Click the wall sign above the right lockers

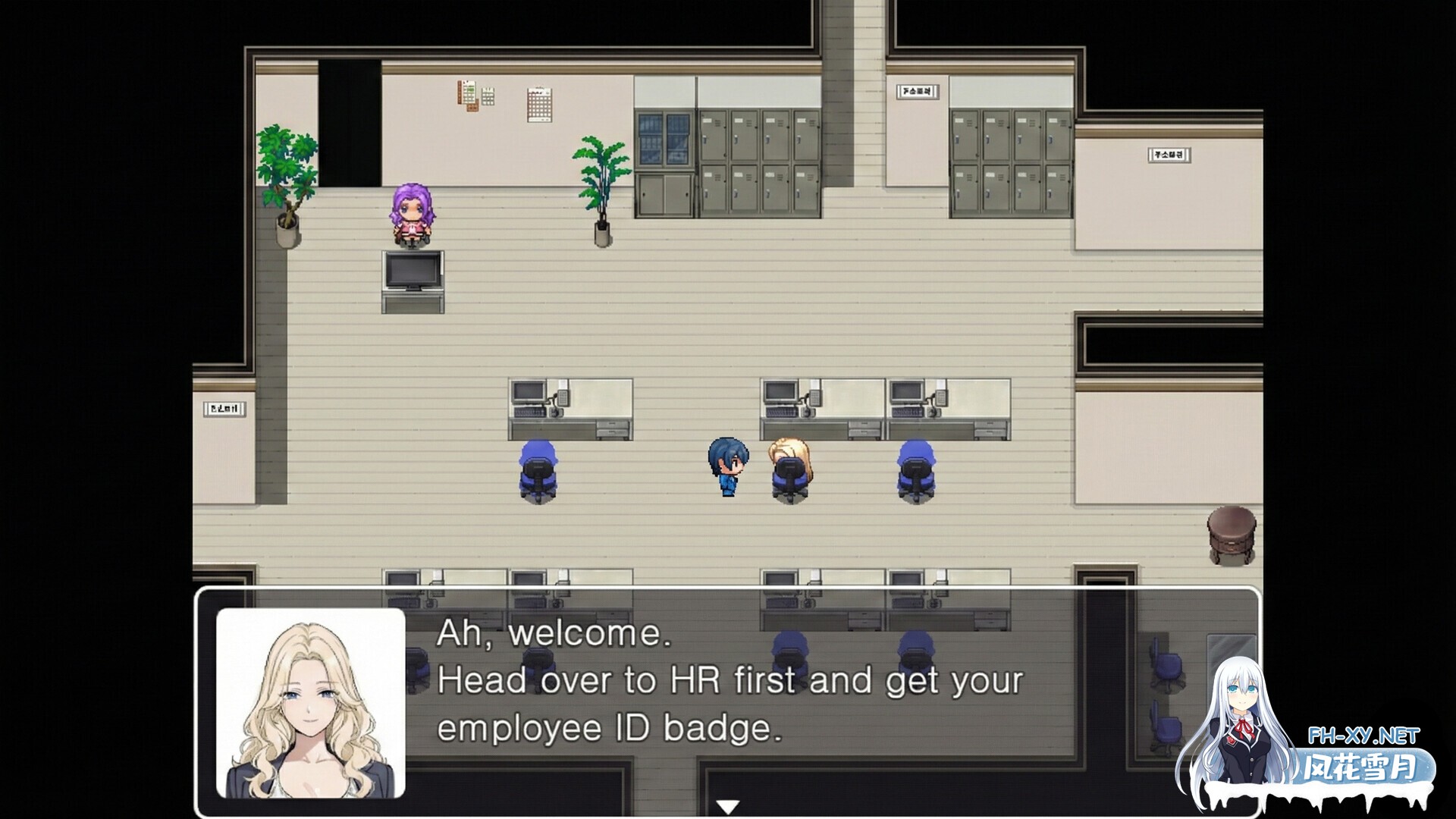tap(918, 89)
